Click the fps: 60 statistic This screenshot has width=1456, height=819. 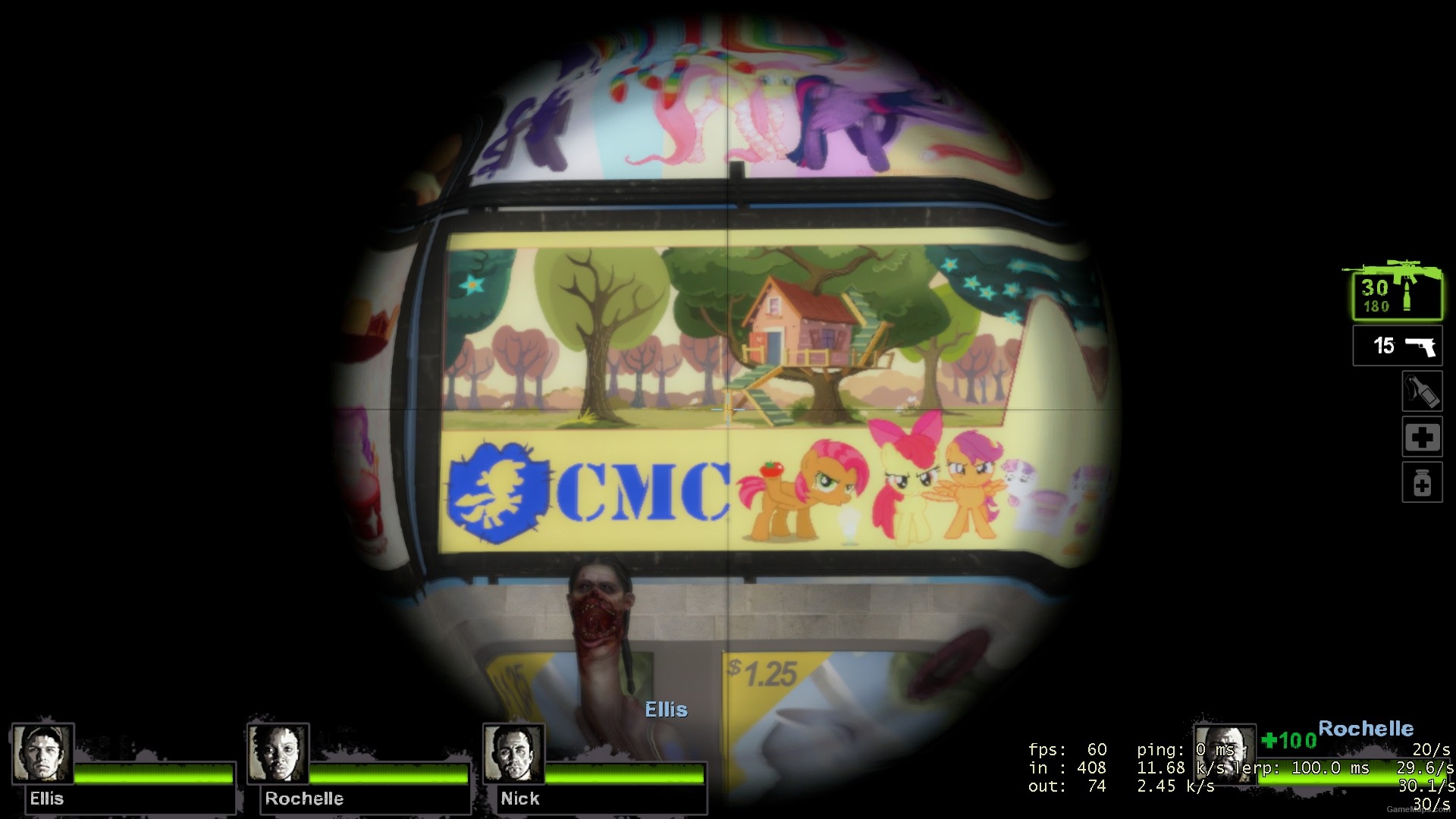pyautogui.click(x=1068, y=749)
